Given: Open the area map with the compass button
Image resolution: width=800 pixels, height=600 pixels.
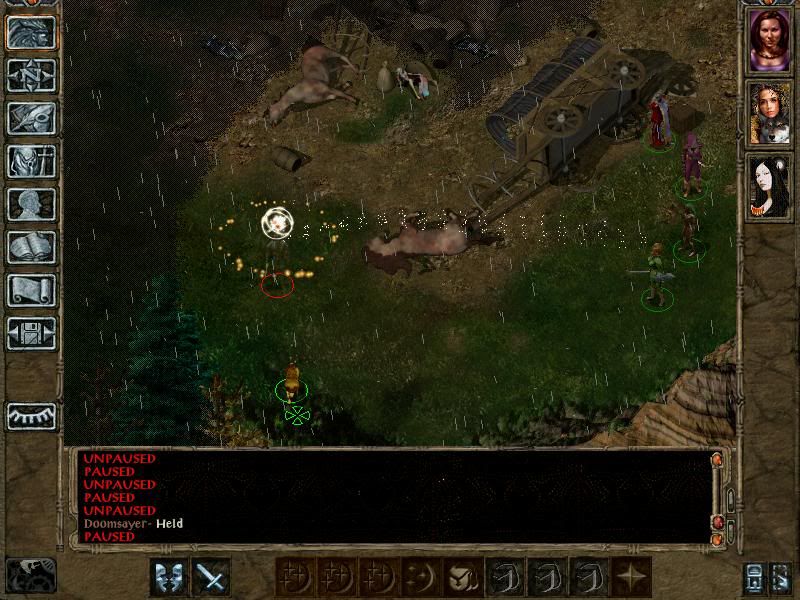Looking at the screenshot, I should (x=31, y=76).
